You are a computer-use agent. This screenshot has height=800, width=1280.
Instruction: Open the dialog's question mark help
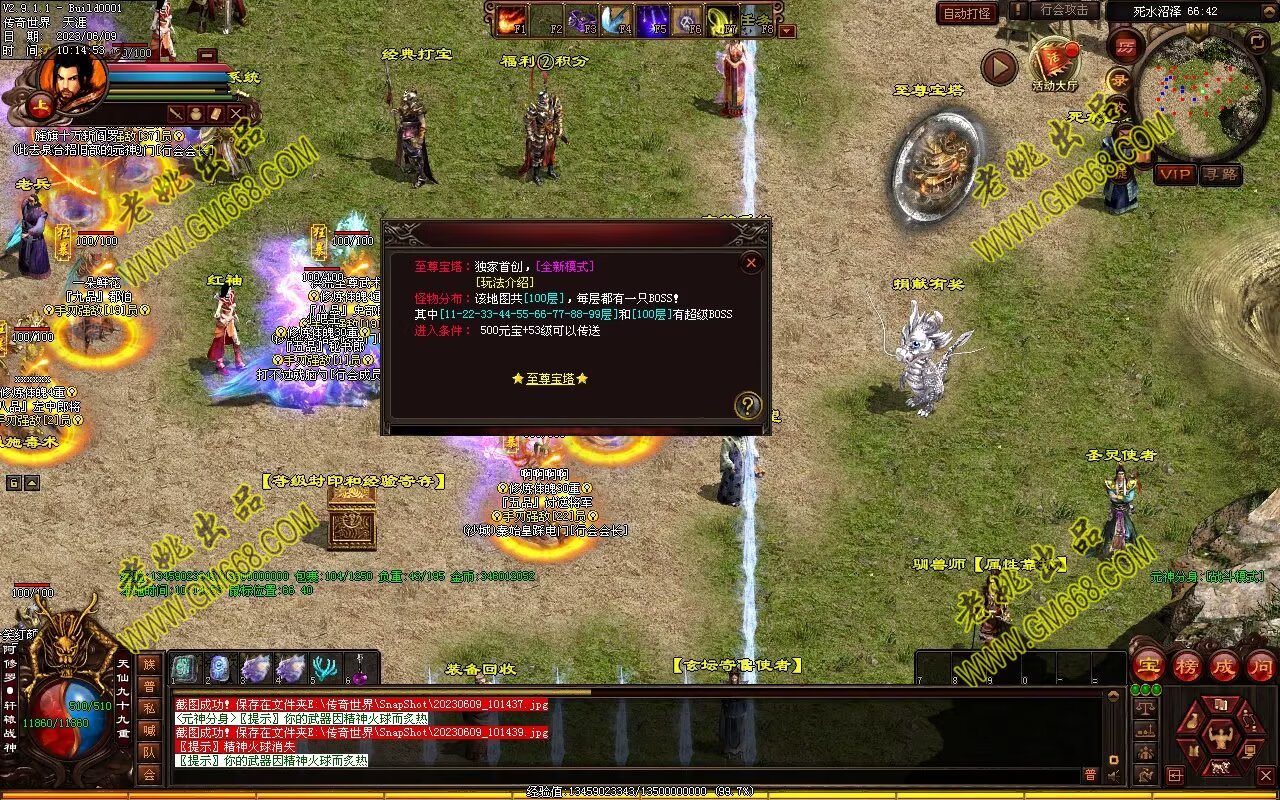click(x=747, y=405)
